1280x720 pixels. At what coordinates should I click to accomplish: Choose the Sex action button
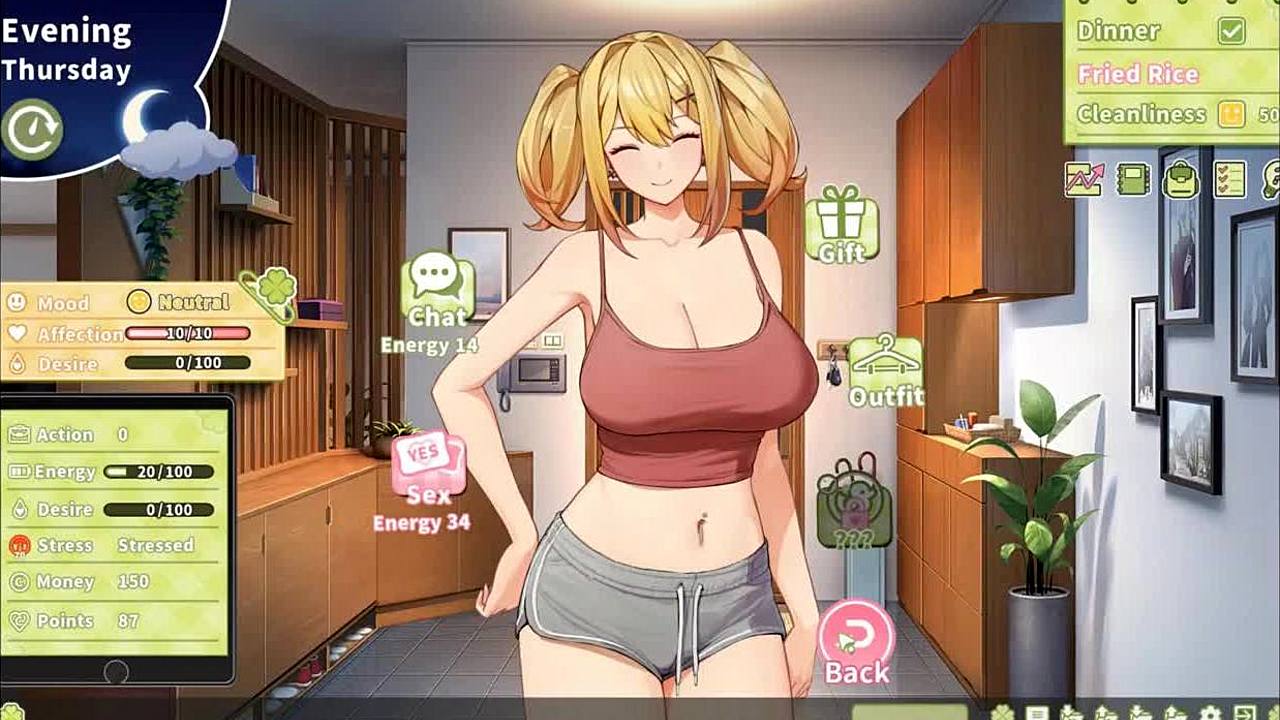(429, 468)
